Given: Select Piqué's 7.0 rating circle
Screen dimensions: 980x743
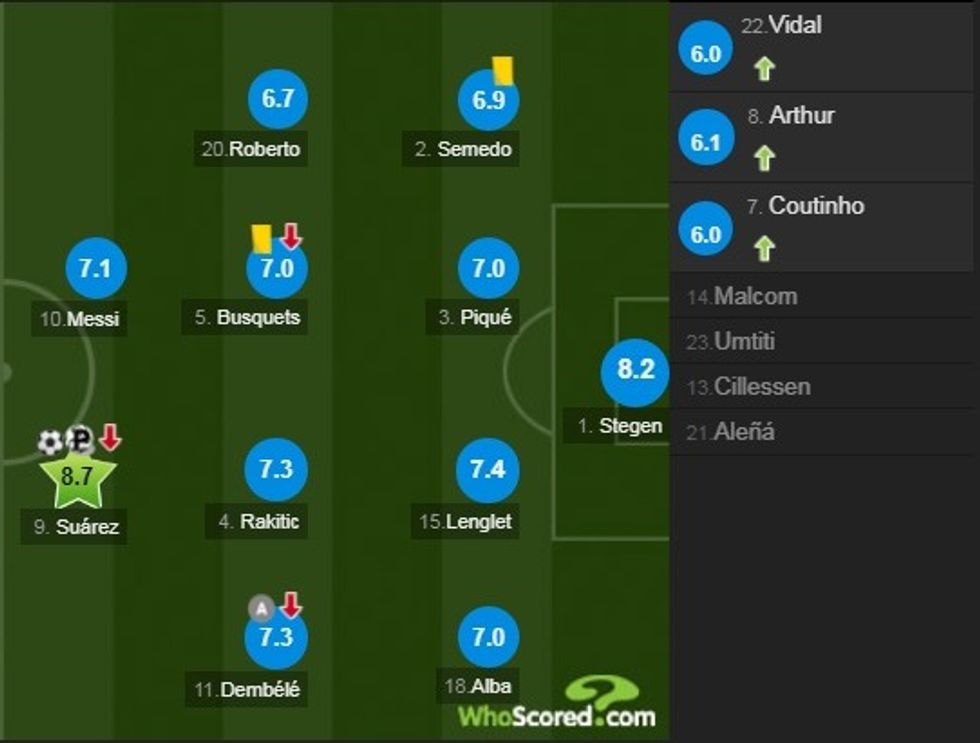Looking at the screenshot, I should tap(487, 269).
